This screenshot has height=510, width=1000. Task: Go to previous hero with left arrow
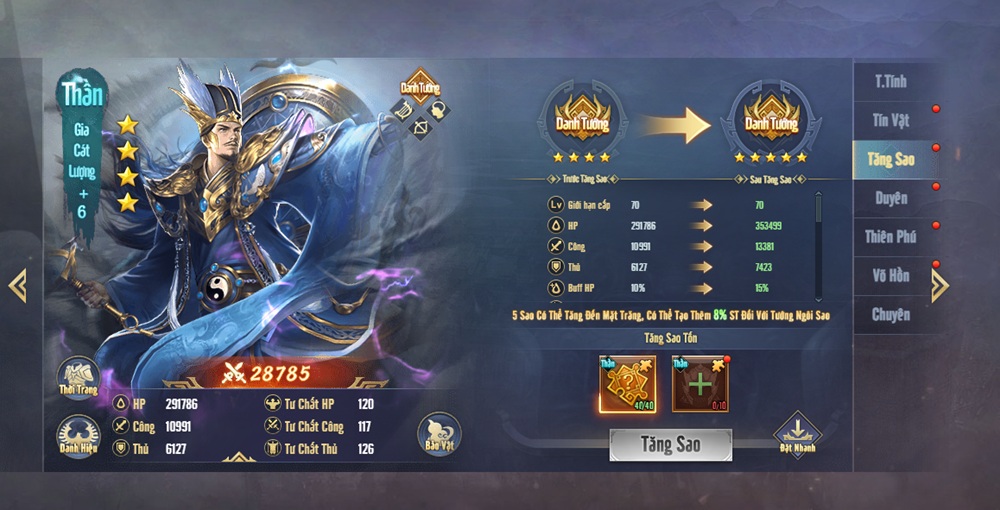[x=17, y=285]
